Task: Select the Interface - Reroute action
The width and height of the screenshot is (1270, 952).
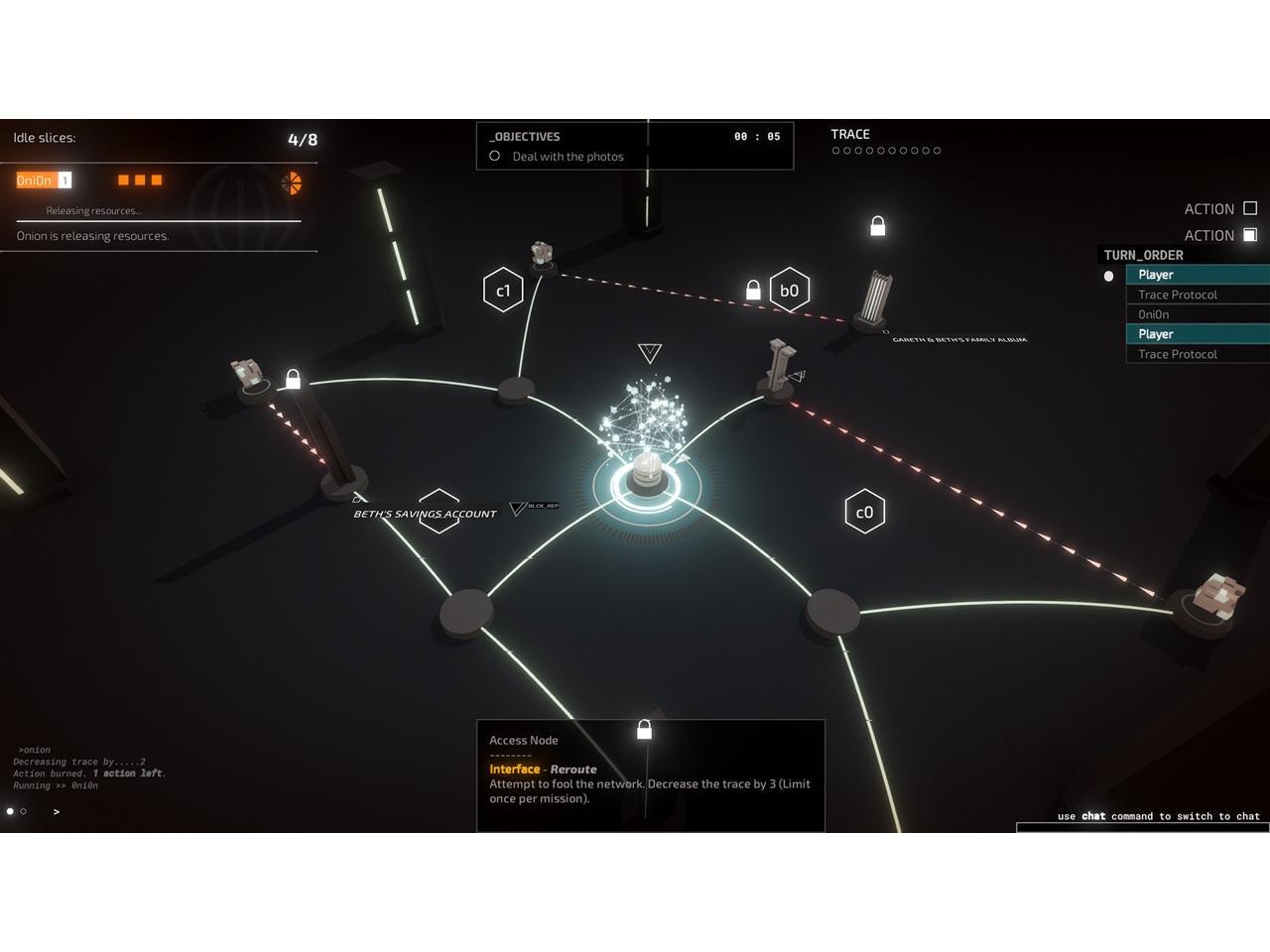Action: coord(543,770)
